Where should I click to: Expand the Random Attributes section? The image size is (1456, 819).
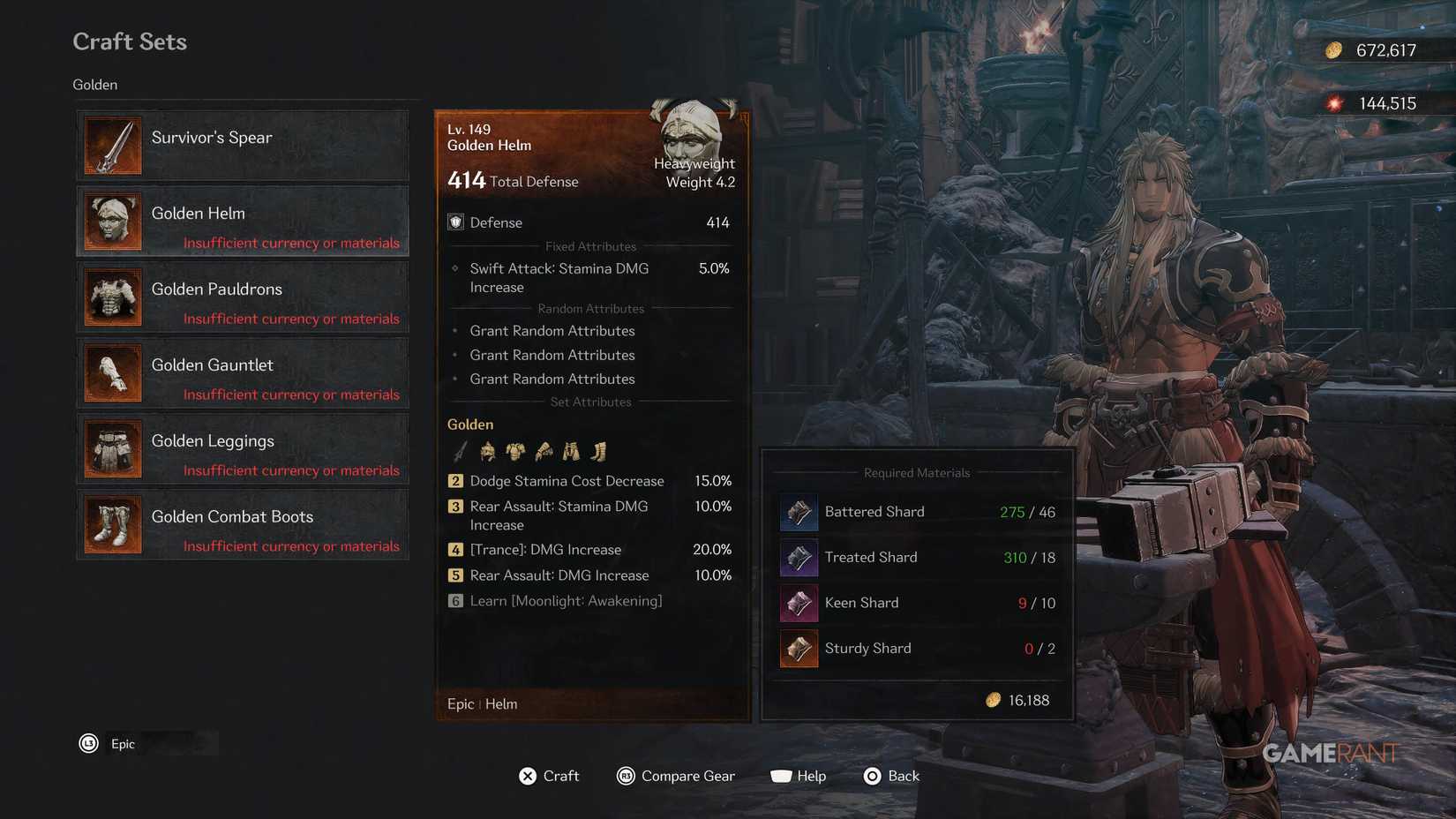[591, 308]
